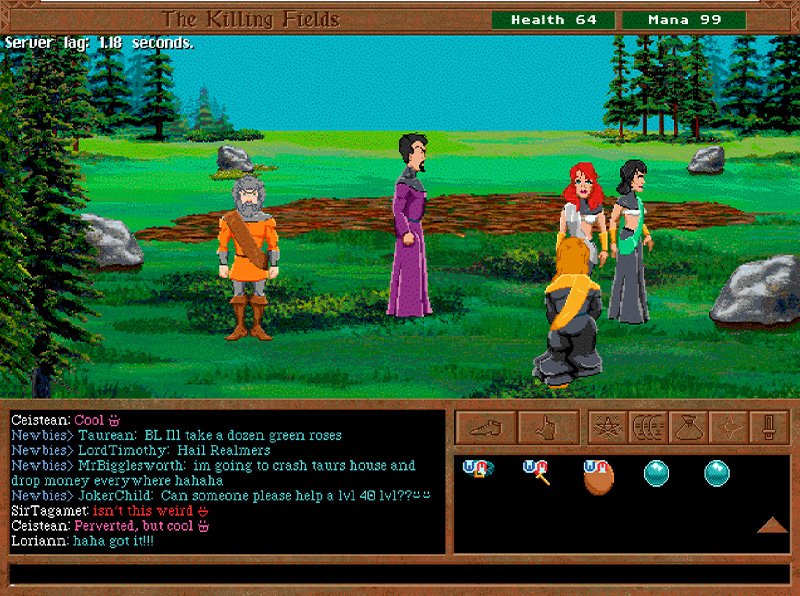Click the lever switch button
Viewport: 800px width, 596px height.
point(768,427)
